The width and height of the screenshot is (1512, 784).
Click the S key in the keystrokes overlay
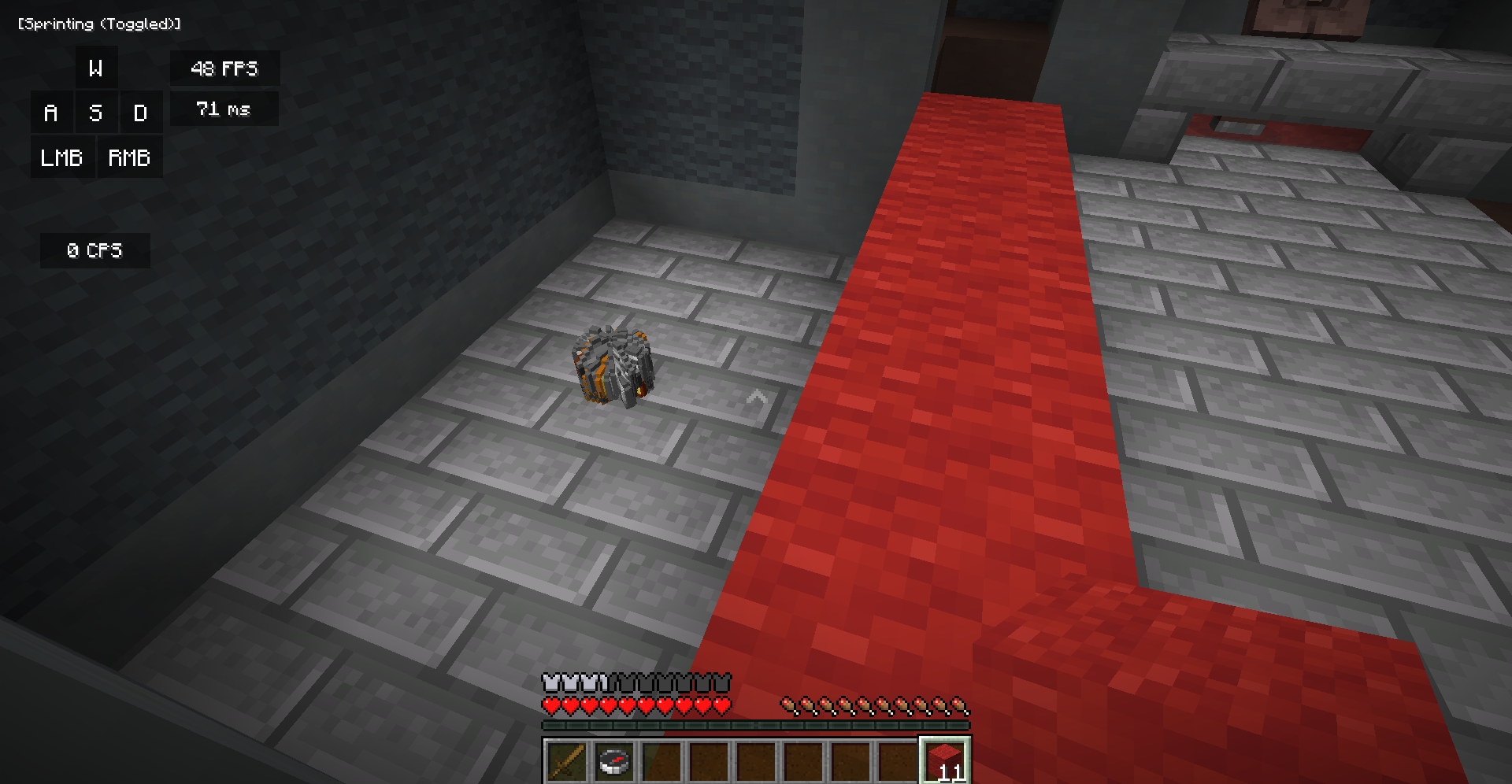pos(96,113)
